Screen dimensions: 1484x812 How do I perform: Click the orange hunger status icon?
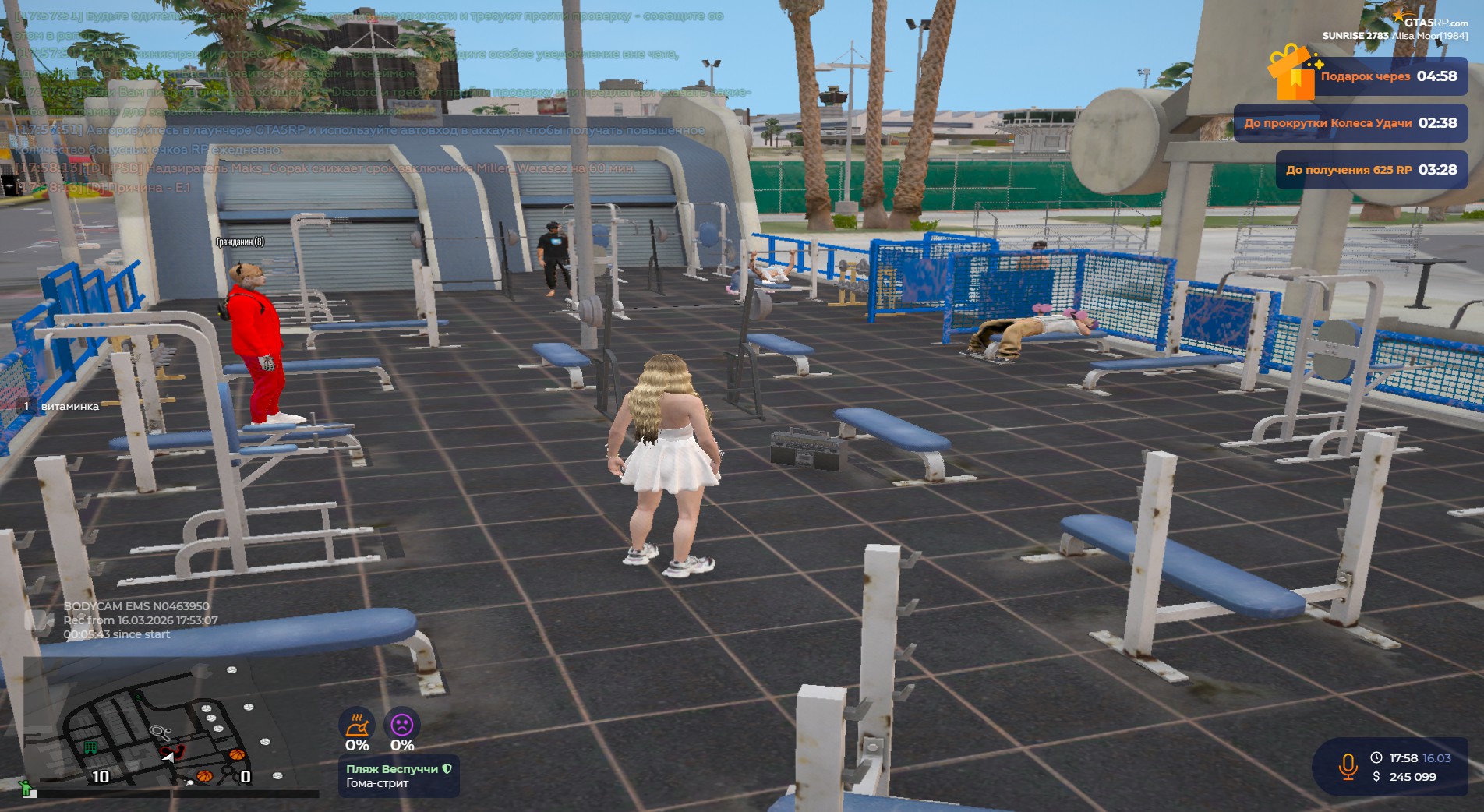pyautogui.click(x=357, y=725)
